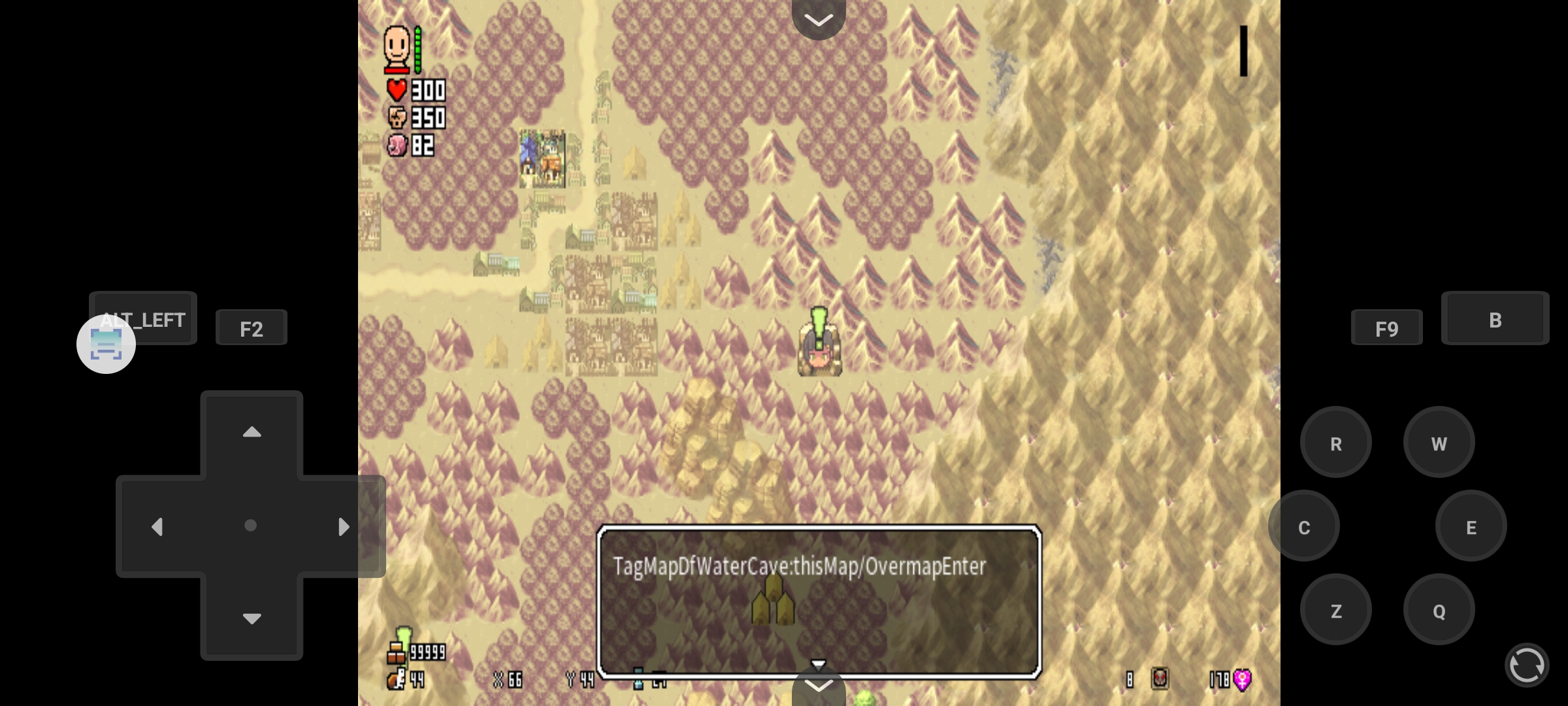Tap the d-pad up arrow
1568x706 pixels.
pos(252,432)
